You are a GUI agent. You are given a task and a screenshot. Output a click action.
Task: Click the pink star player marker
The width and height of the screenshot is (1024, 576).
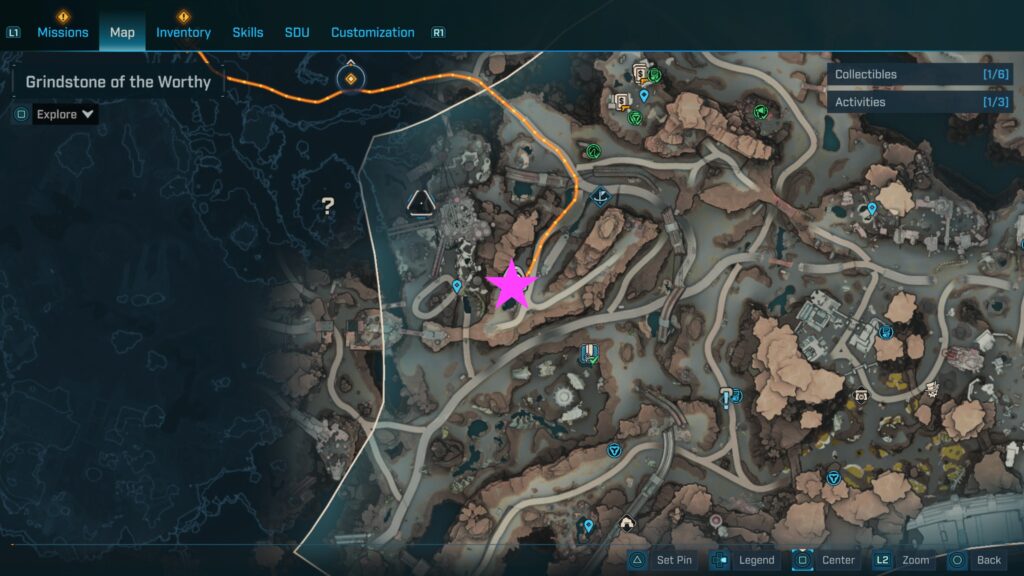511,286
